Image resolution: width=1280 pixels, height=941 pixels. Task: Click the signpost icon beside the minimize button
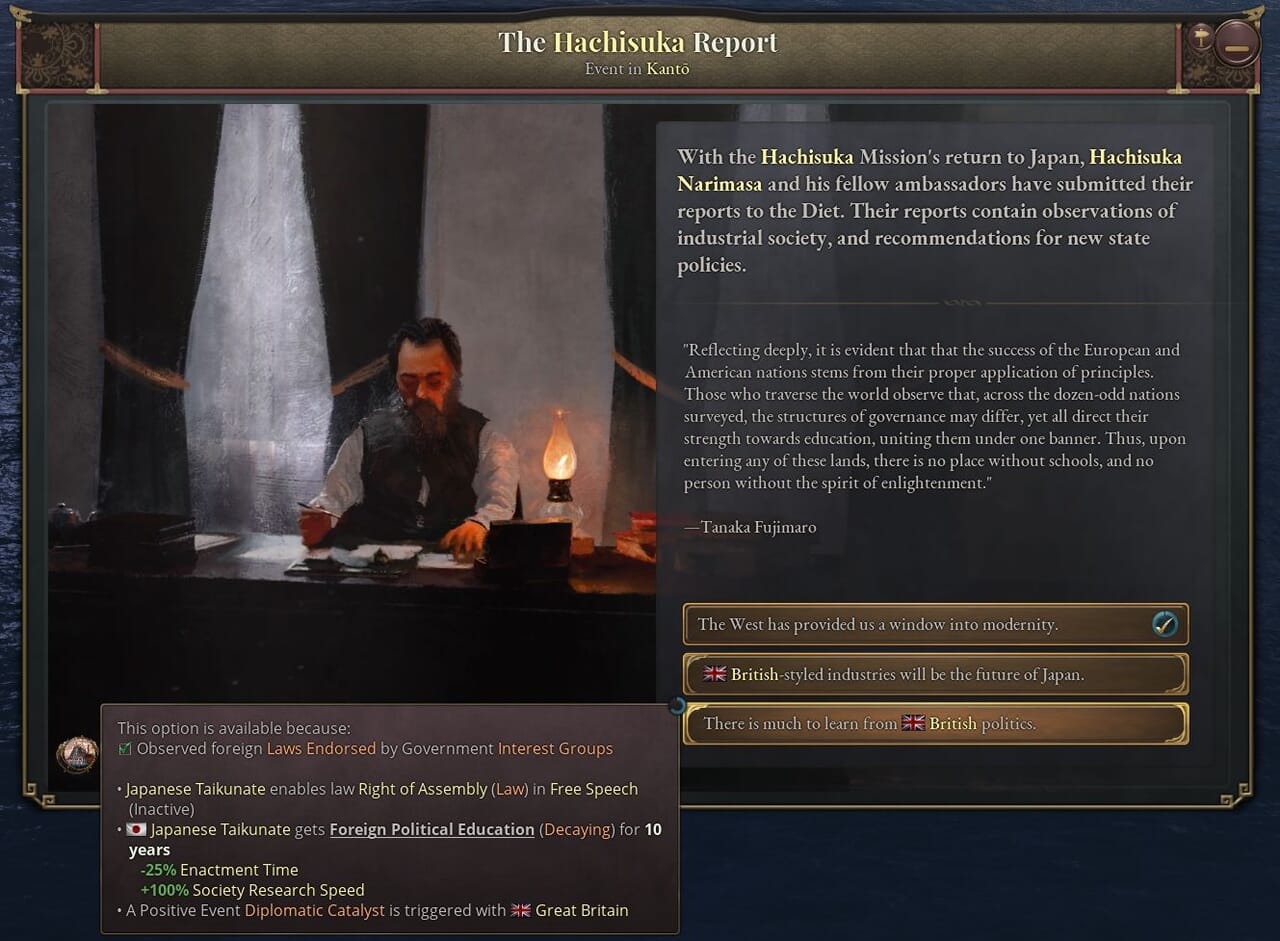coord(1200,40)
